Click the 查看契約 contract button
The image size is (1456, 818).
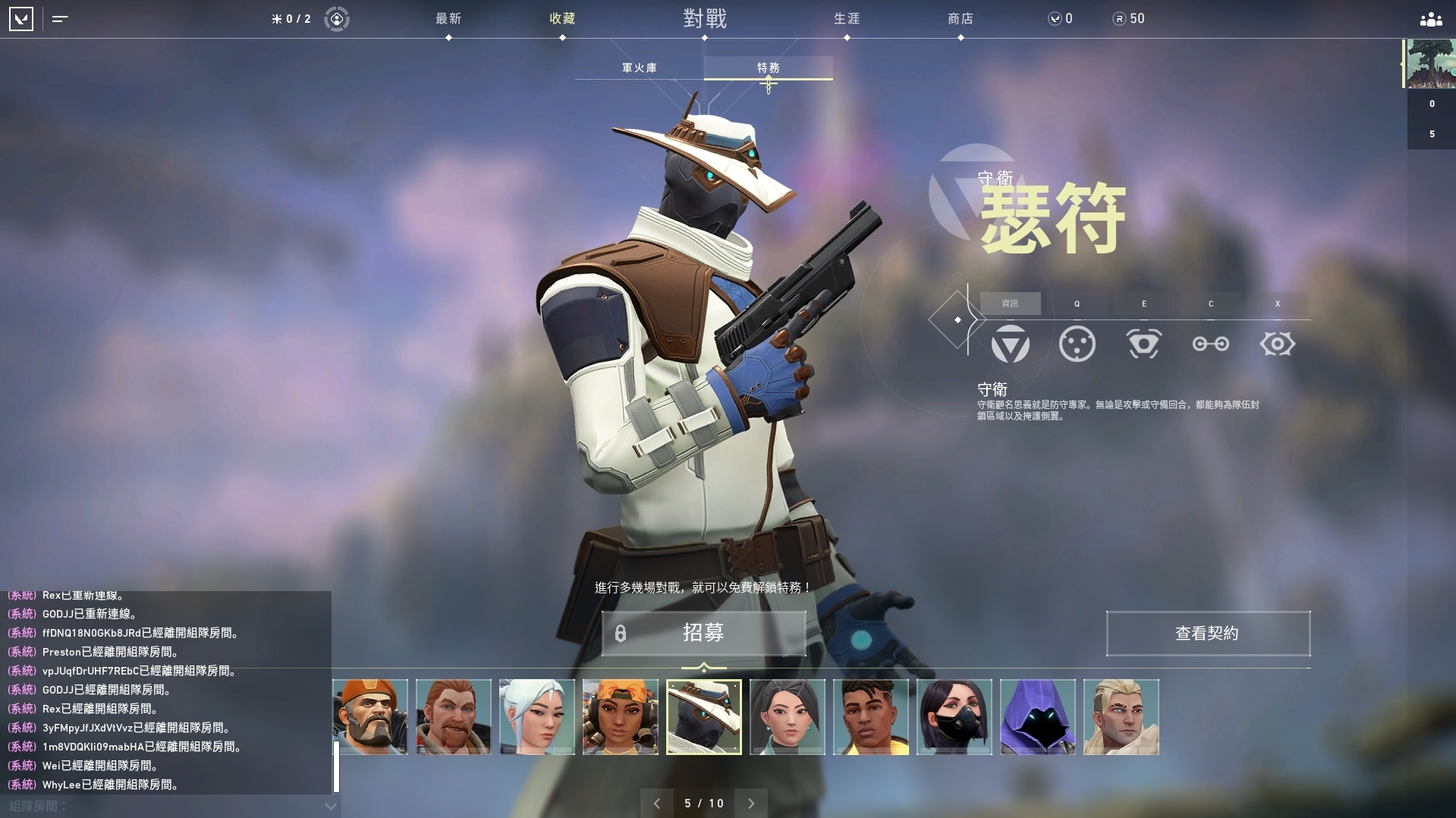tap(1207, 634)
